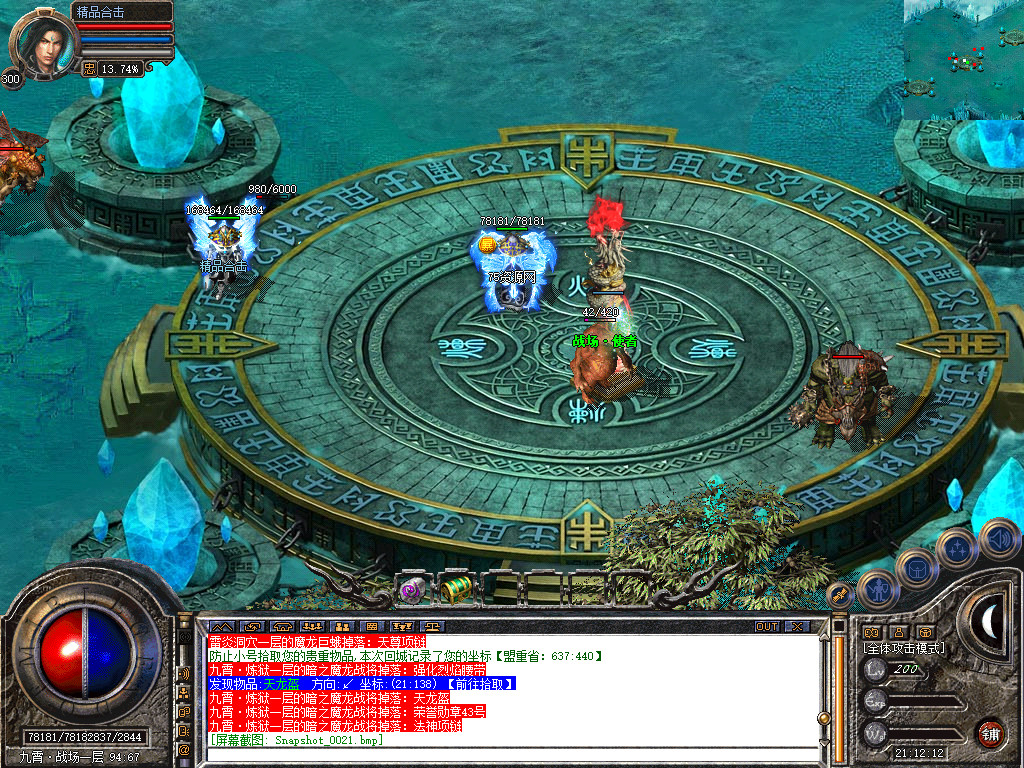Open the four-stars skills round button
1024x768 pixels.
tap(957, 549)
